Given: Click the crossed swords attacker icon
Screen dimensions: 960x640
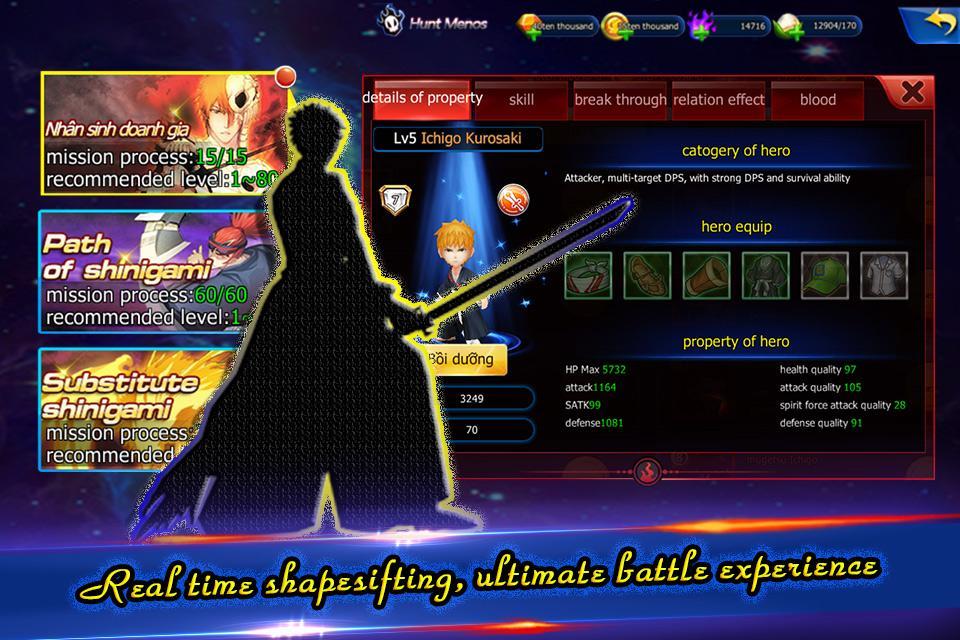Looking at the screenshot, I should [513, 199].
